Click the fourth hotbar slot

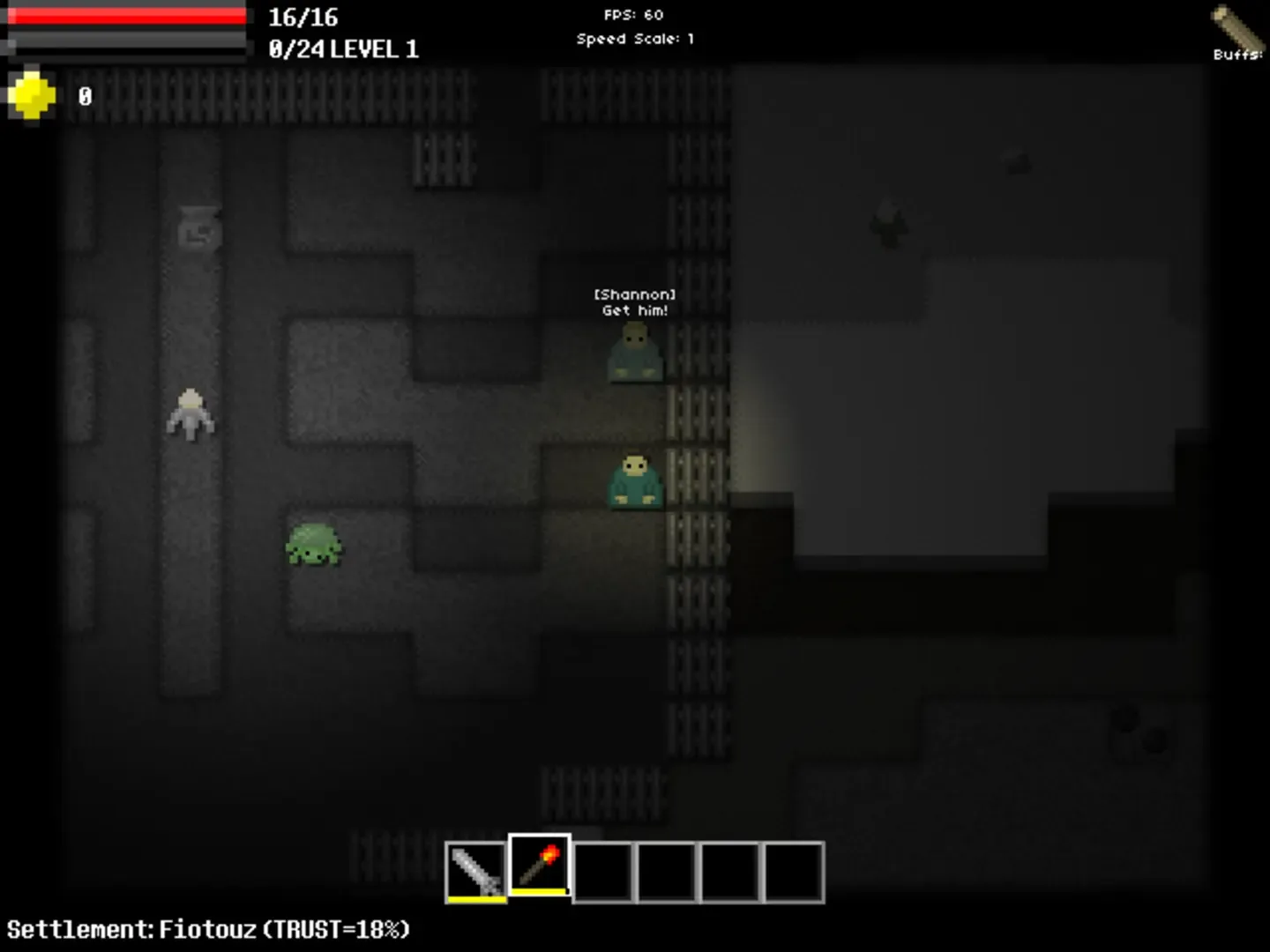click(x=668, y=870)
